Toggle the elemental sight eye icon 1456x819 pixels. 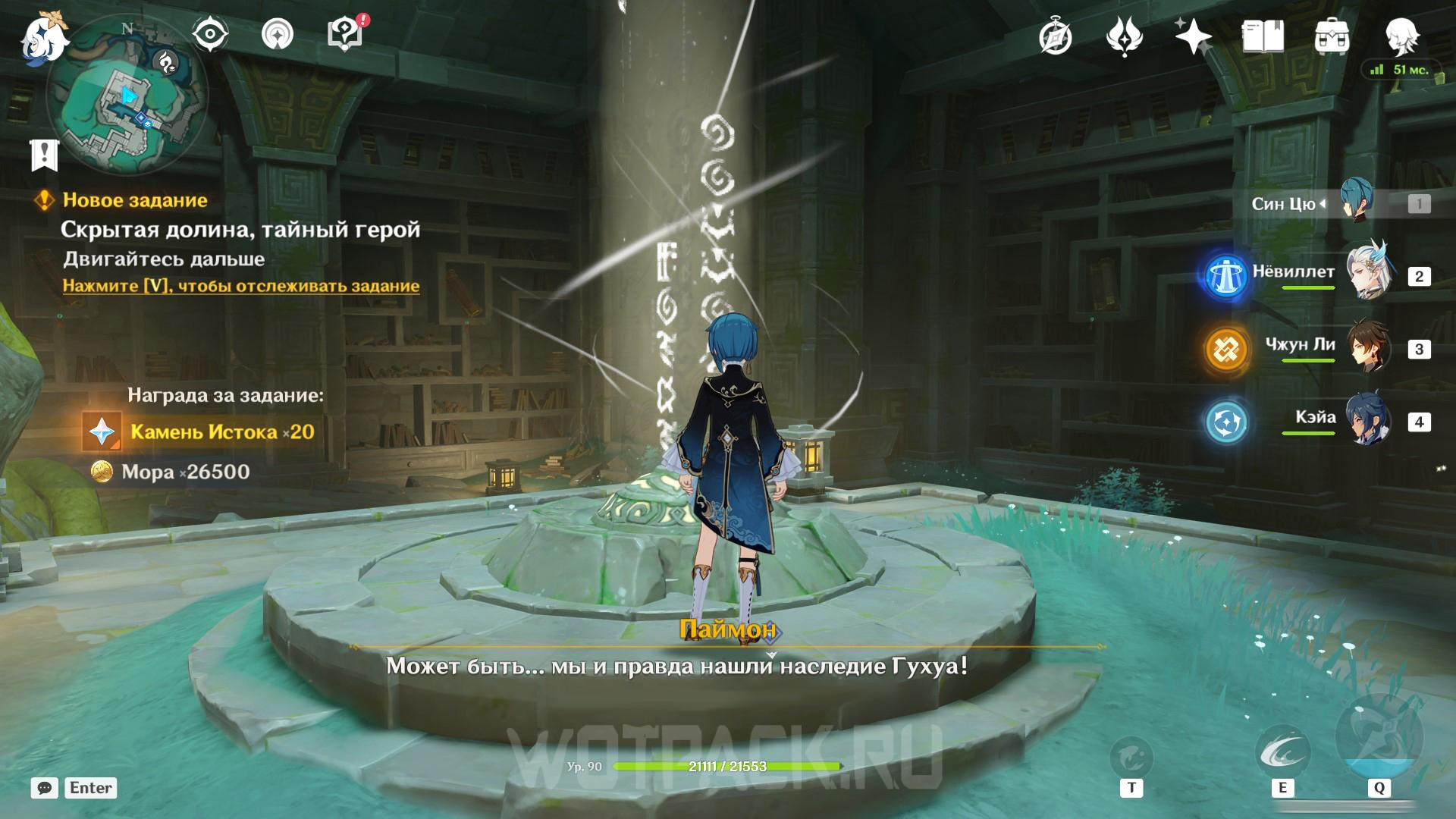(210, 35)
